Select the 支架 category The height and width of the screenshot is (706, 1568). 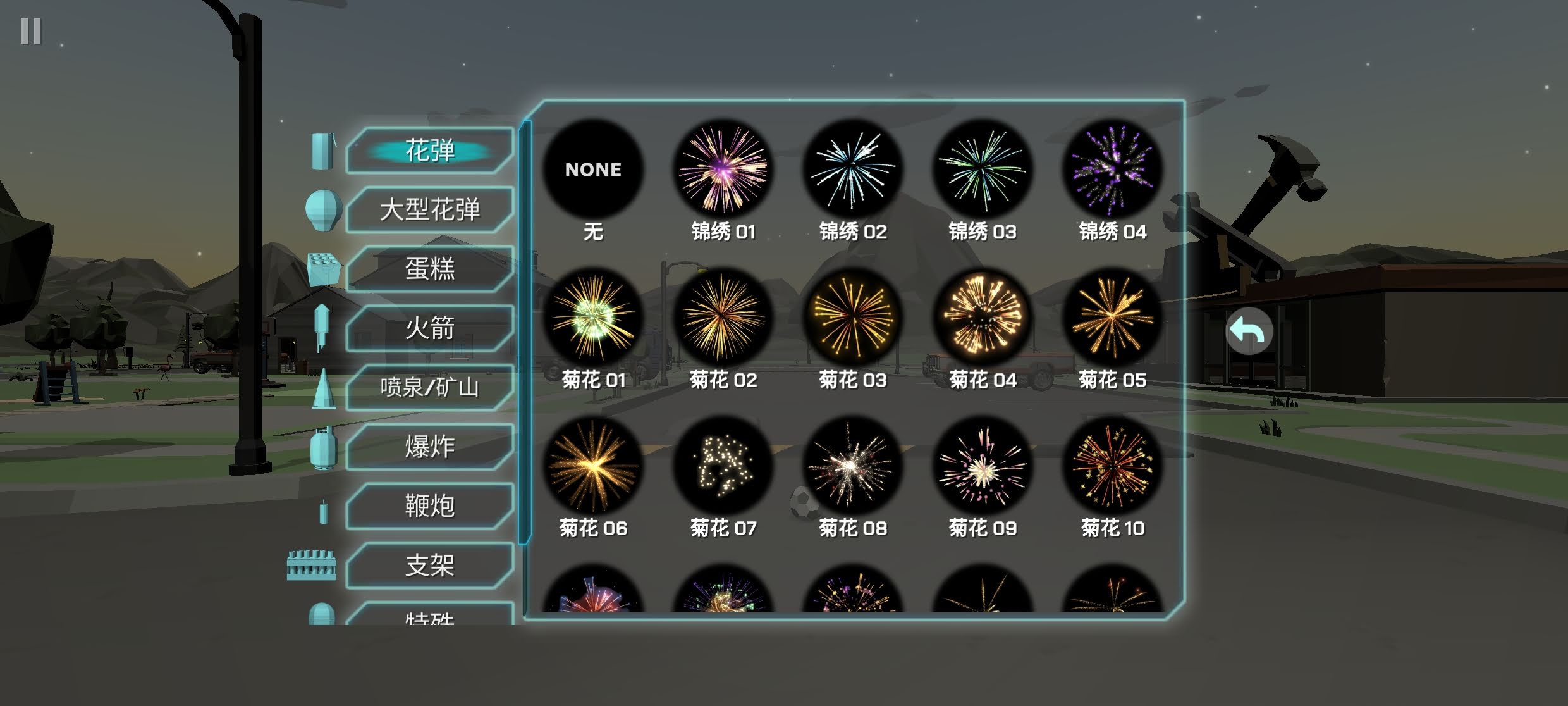[x=430, y=565]
